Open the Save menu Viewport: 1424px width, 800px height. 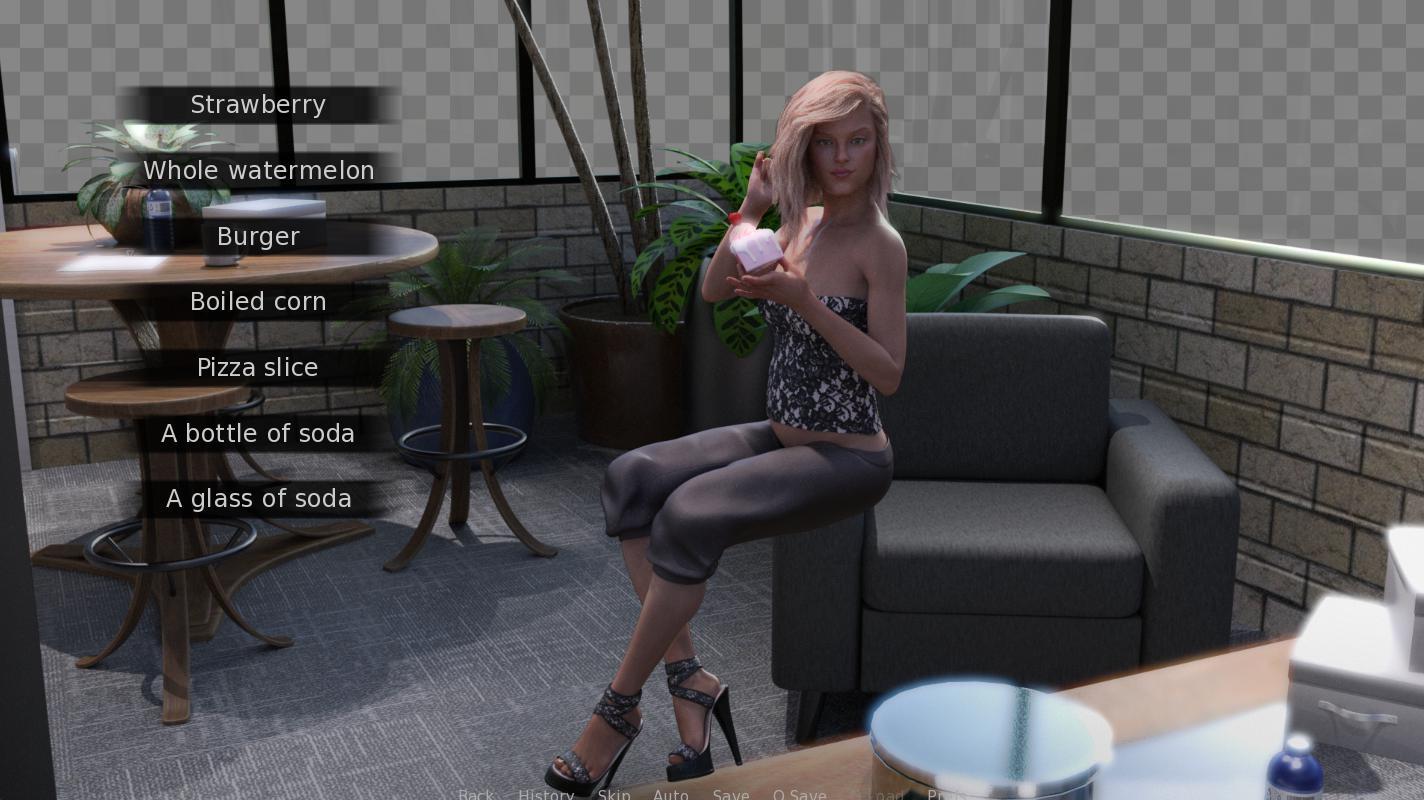[x=731, y=795]
